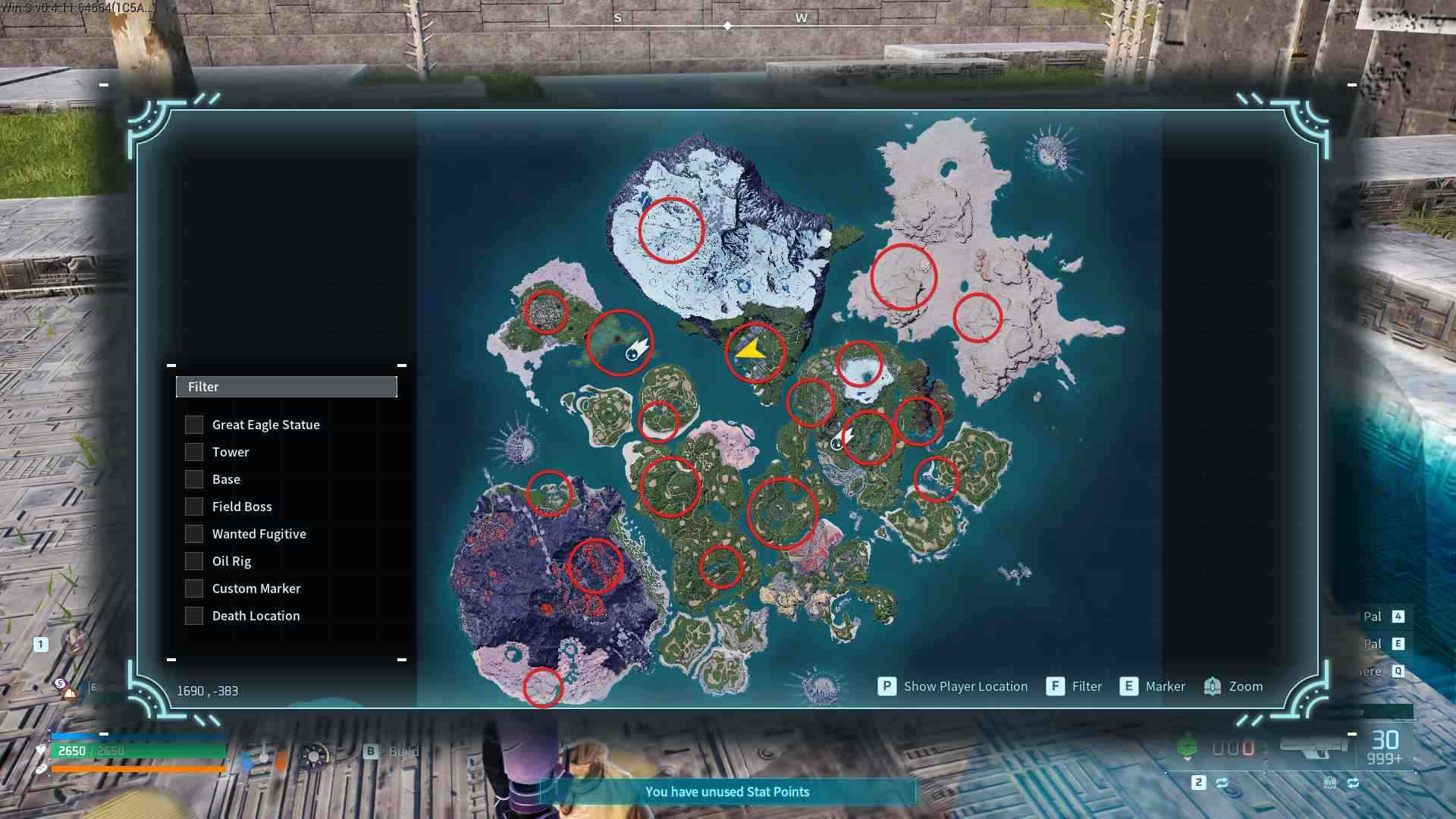The image size is (1456, 819).
Task: Enable the Oil Rig map filter
Action: (x=194, y=561)
